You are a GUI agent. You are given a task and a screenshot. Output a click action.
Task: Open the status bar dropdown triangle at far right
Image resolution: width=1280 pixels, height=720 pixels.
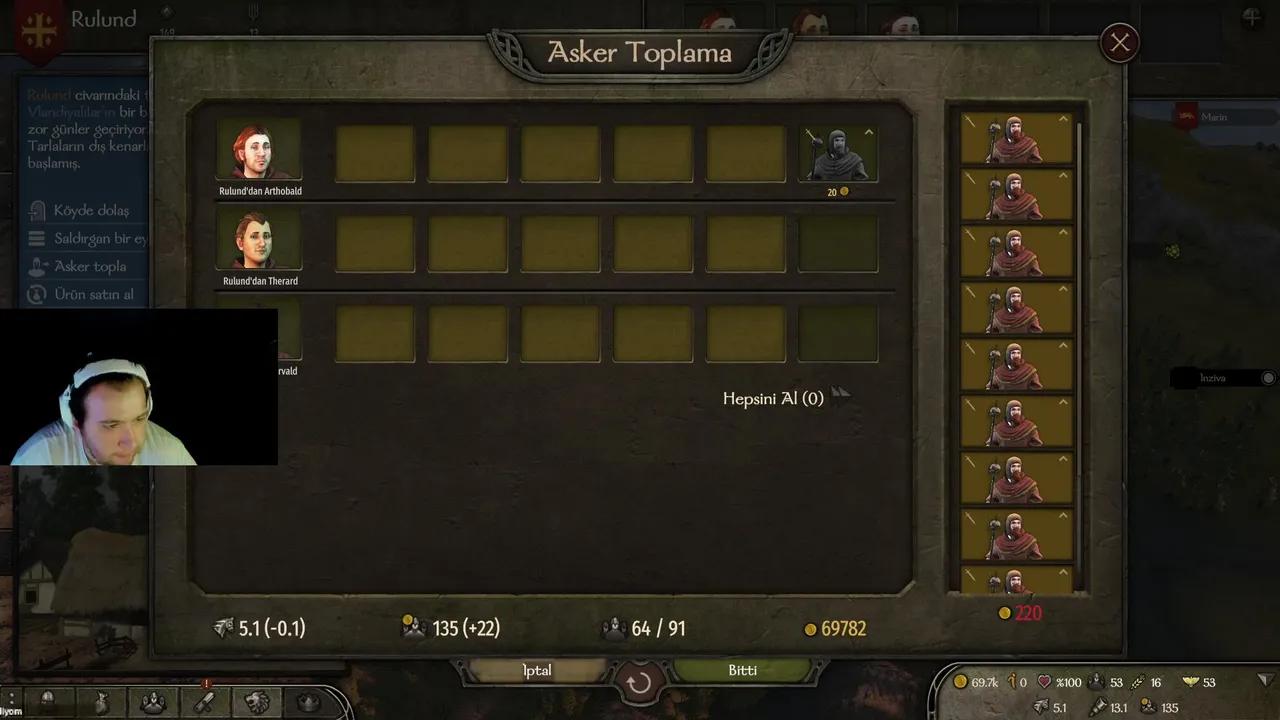1265,682
